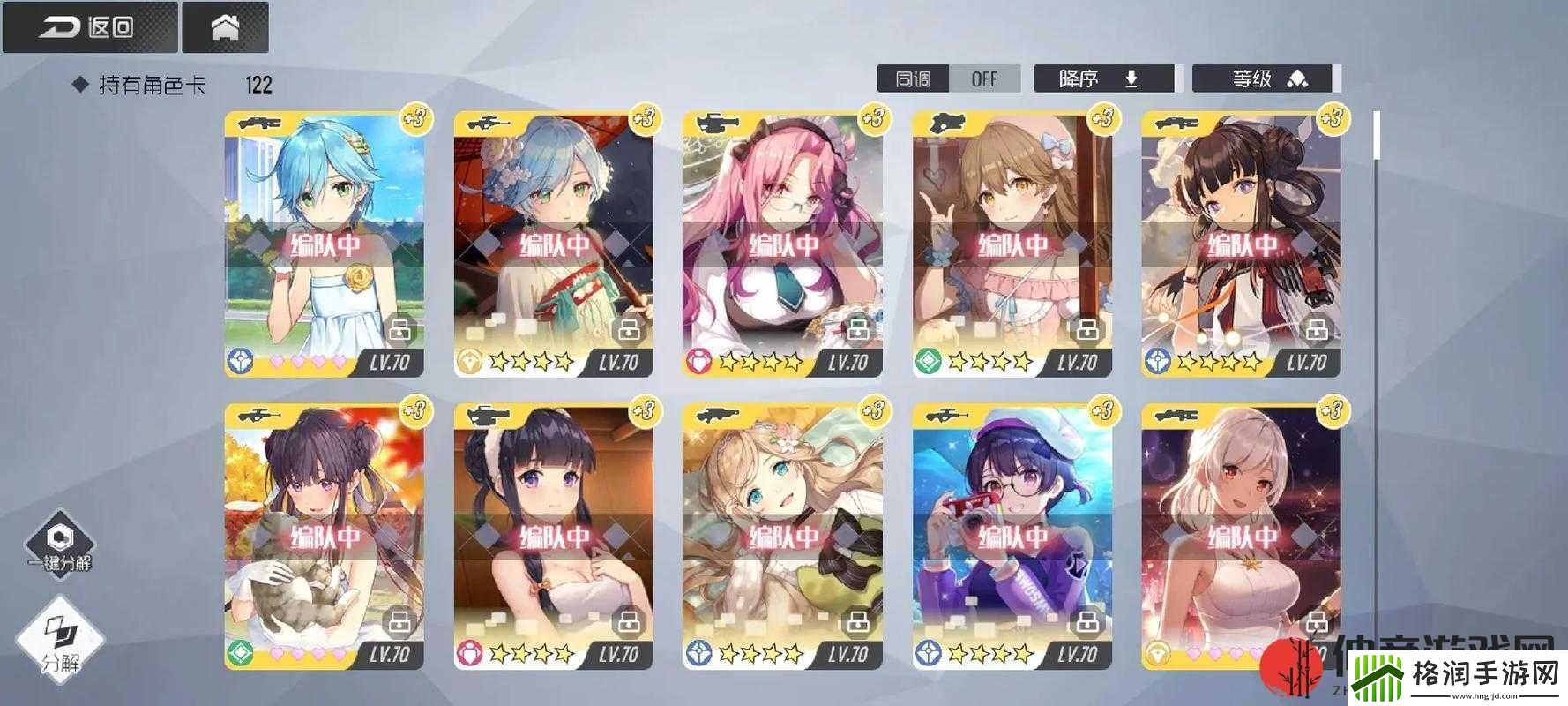
Task: Click the card list scrollbar
Action: click(x=1376, y=137)
